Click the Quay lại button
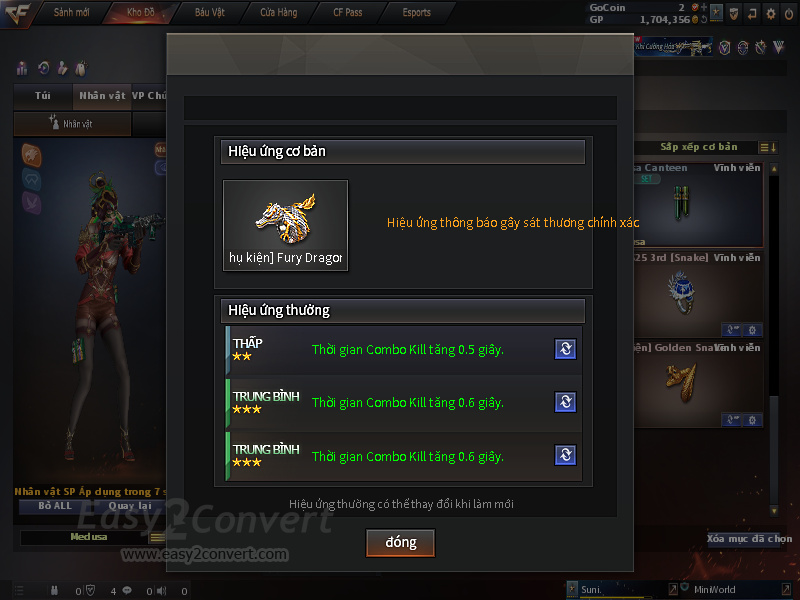The image size is (800, 600). pyautogui.click(x=129, y=506)
